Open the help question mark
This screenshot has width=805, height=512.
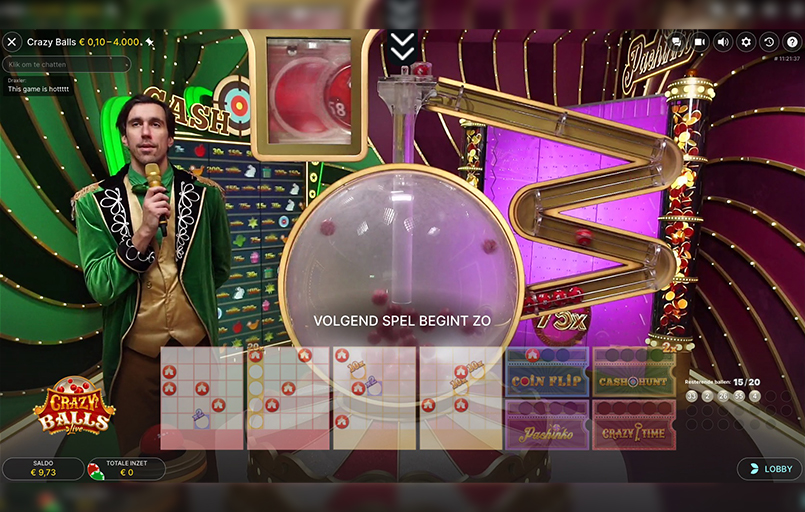click(791, 42)
